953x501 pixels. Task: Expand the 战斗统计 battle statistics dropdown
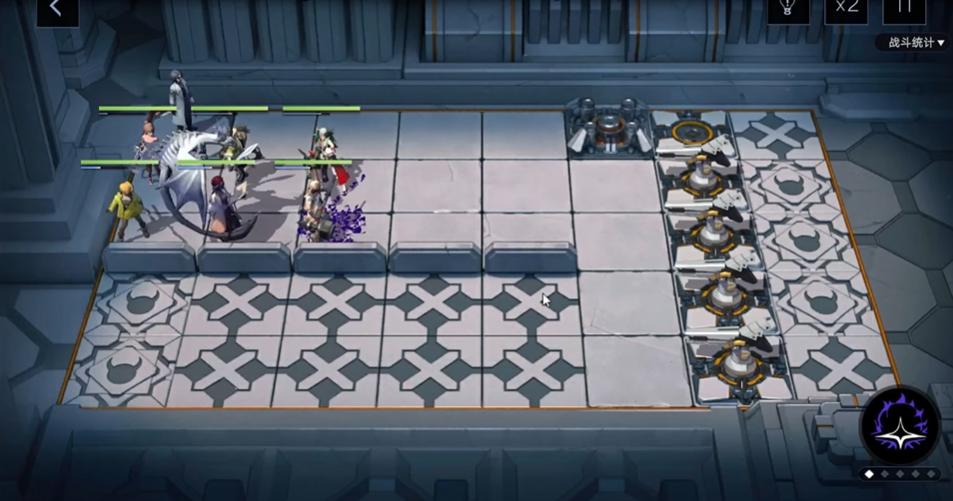pyautogui.click(x=910, y=43)
